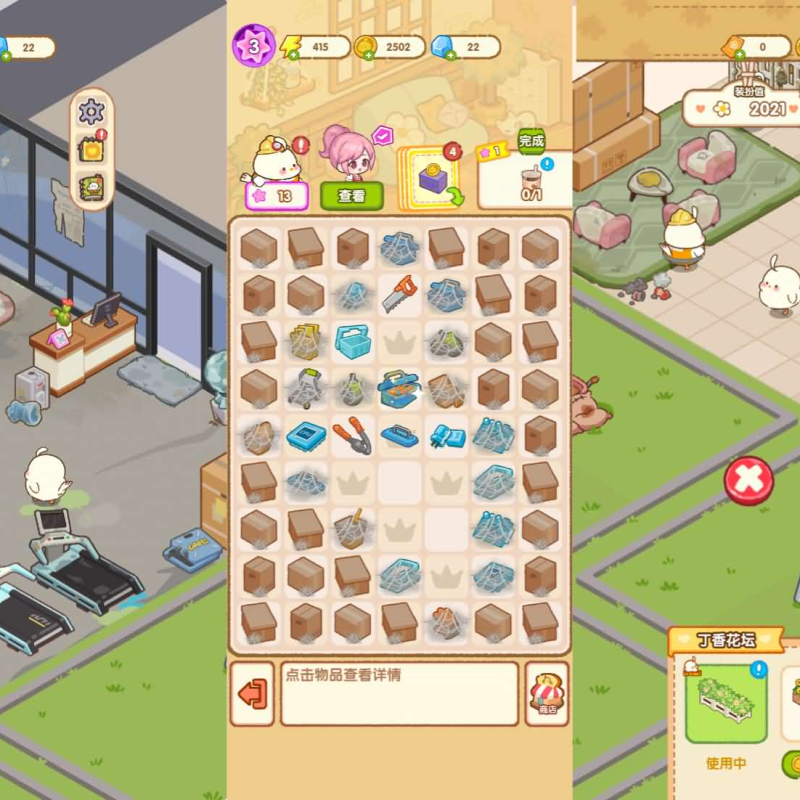Open the purple star 13 counter
800x800 pixels.
276,196
